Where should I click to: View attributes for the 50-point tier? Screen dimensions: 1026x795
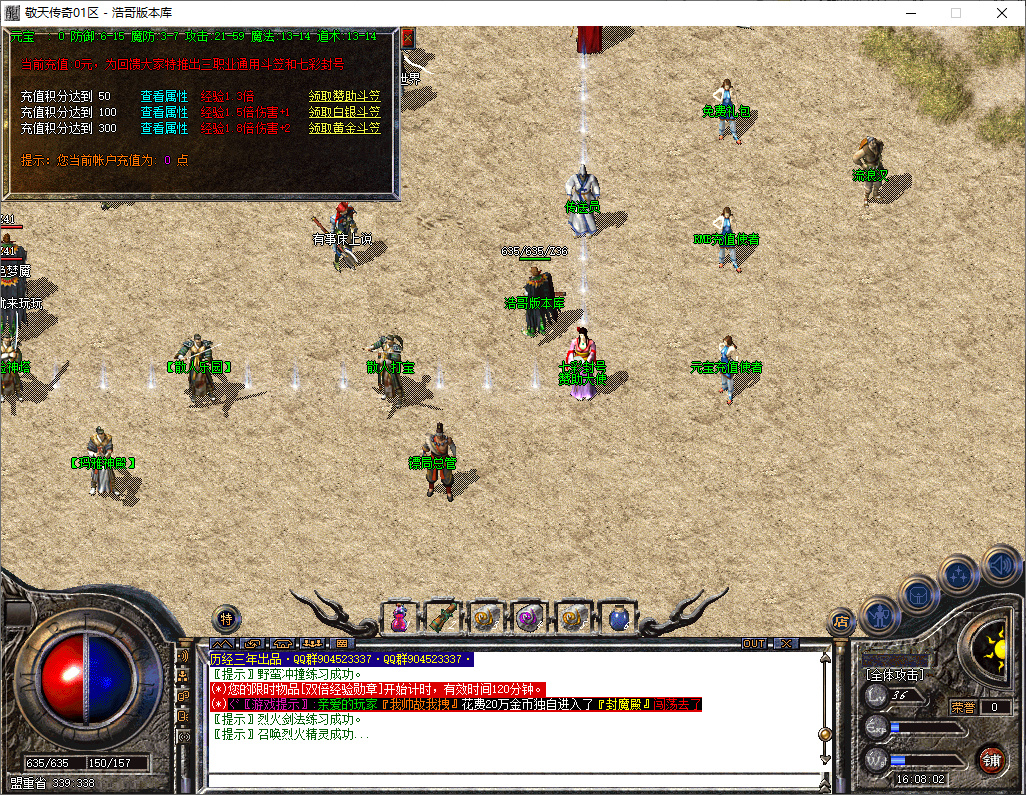164,96
